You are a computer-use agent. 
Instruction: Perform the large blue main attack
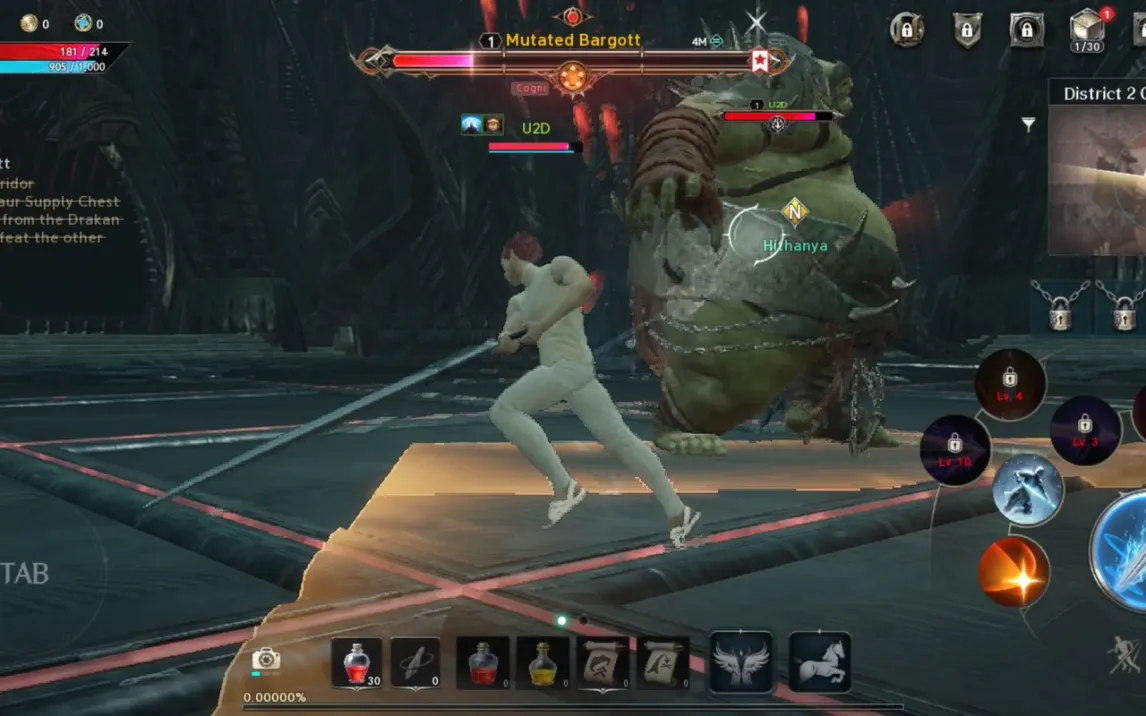pyautogui.click(x=1125, y=550)
